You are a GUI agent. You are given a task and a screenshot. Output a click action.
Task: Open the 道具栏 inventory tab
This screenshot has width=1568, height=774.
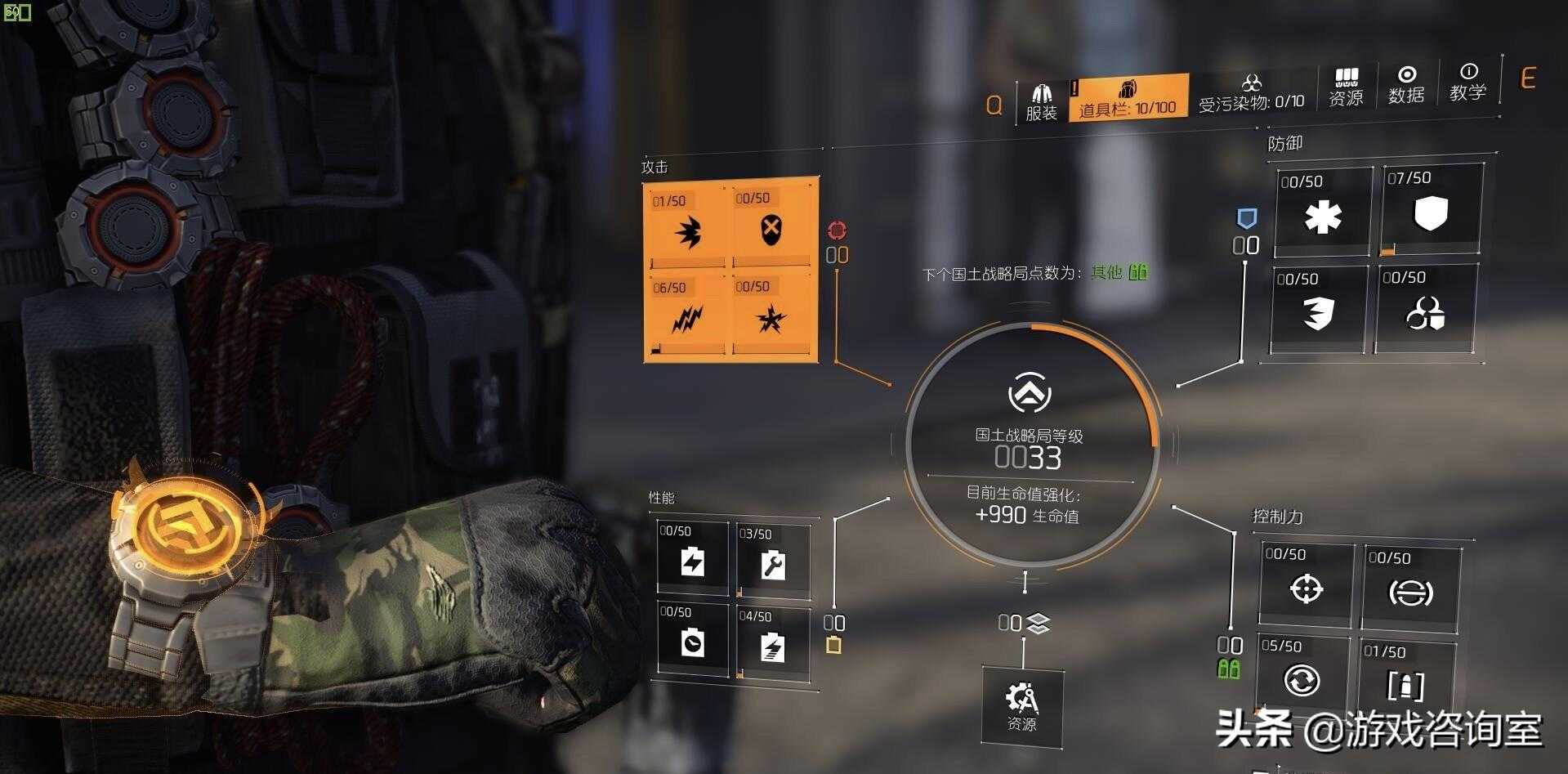[1128, 98]
